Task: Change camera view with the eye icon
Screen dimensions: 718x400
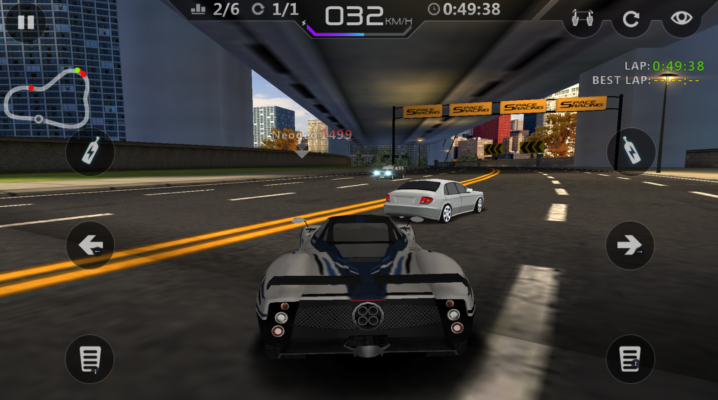Action: 681,18
